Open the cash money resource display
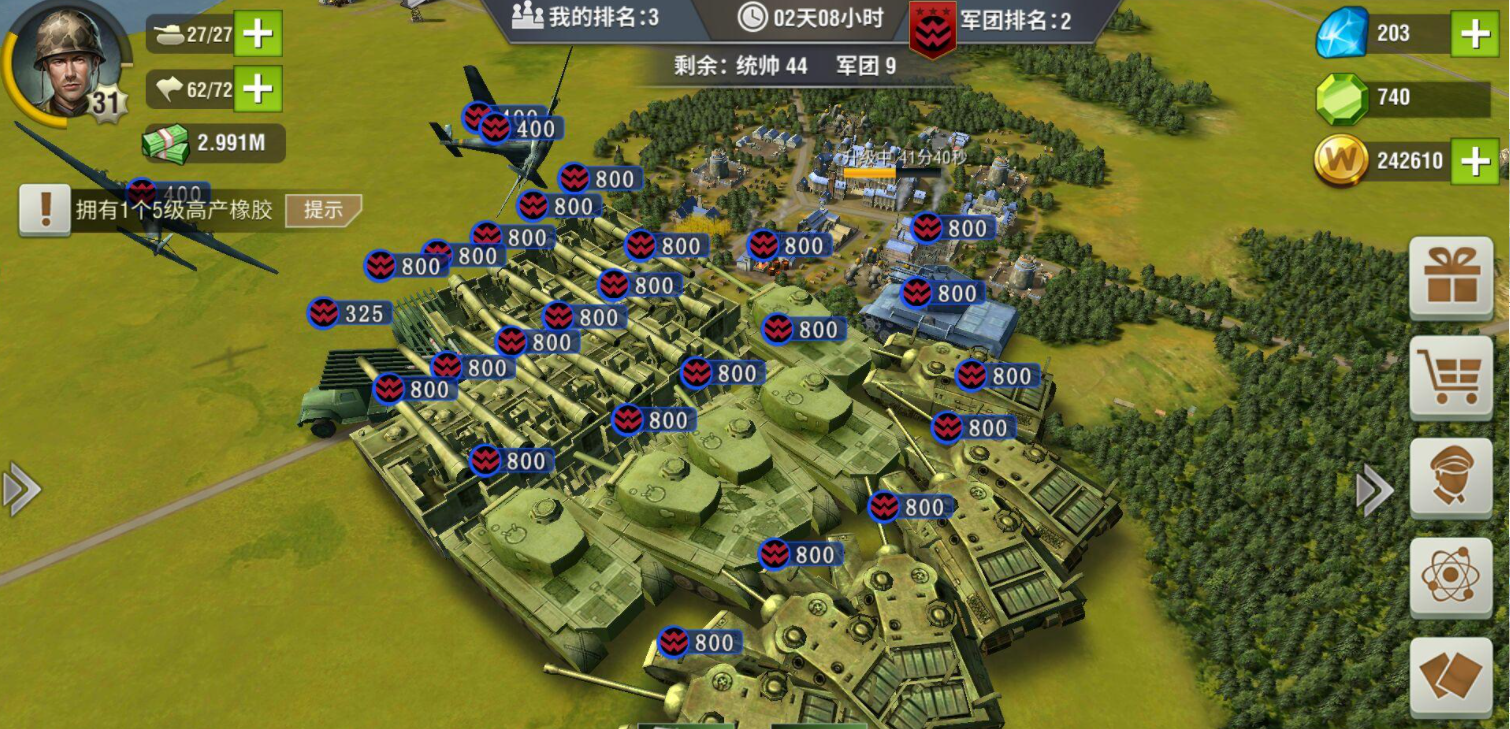Image resolution: width=1510 pixels, height=729 pixels. [213, 143]
